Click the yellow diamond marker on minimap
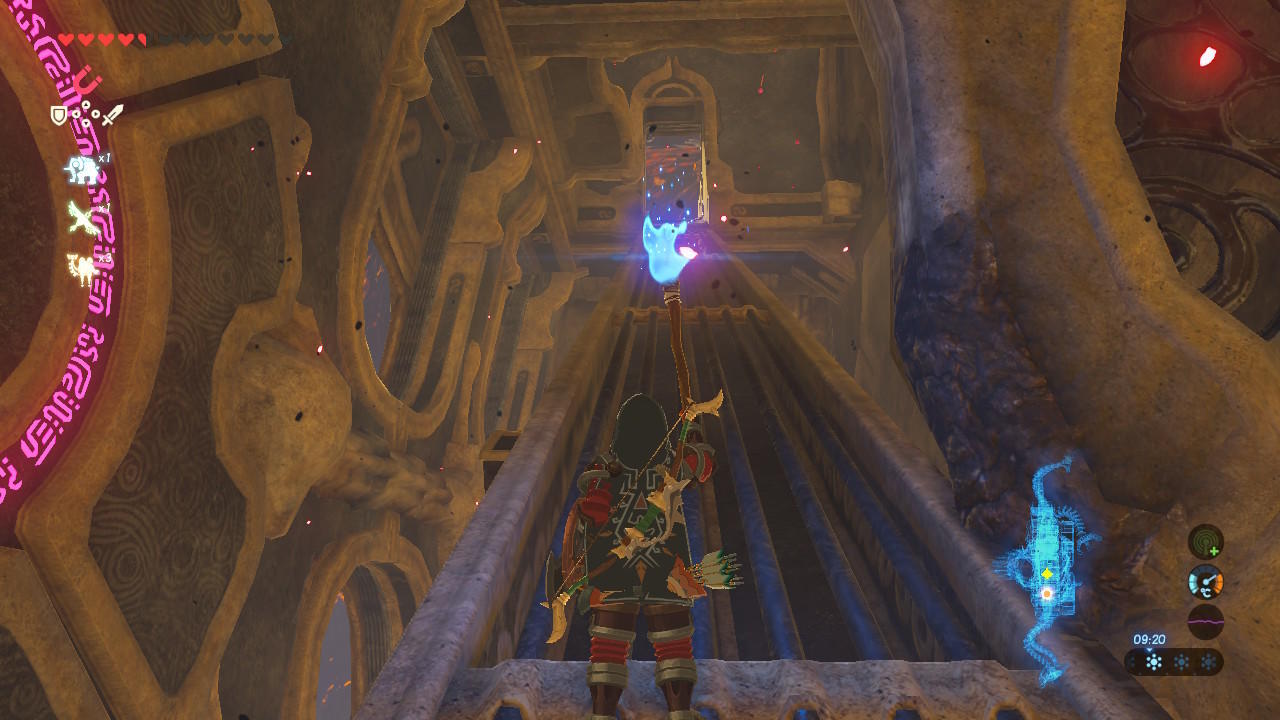The height and width of the screenshot is (720, 1280). pos(1047,574)
